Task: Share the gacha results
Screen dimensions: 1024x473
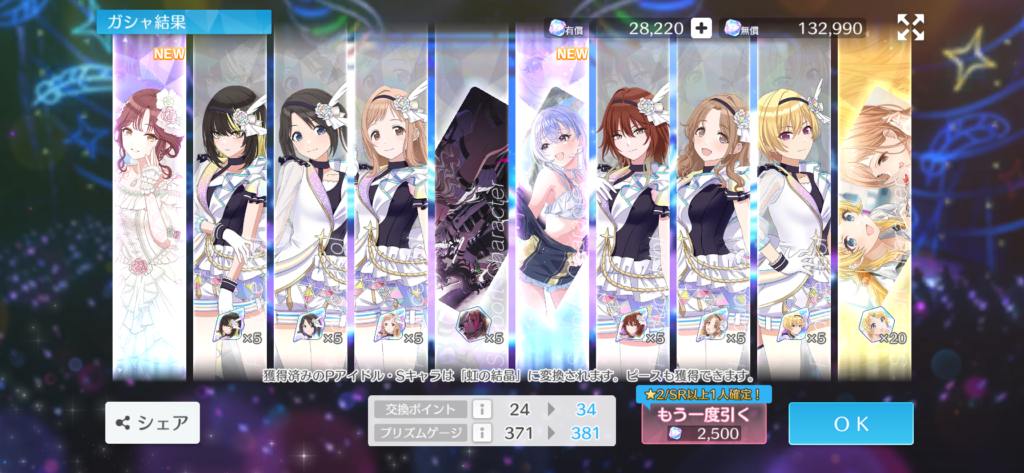Action: coord(152,423)
